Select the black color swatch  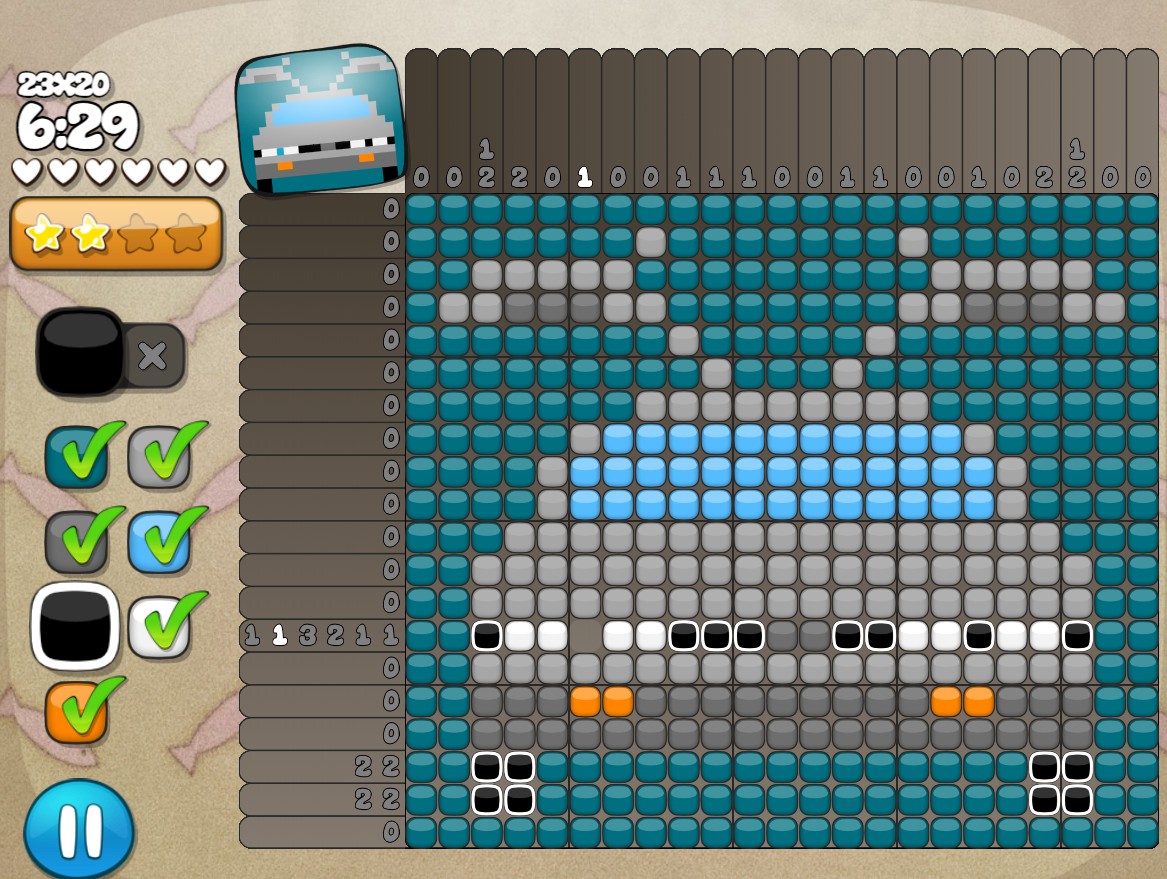pos(75,625)
